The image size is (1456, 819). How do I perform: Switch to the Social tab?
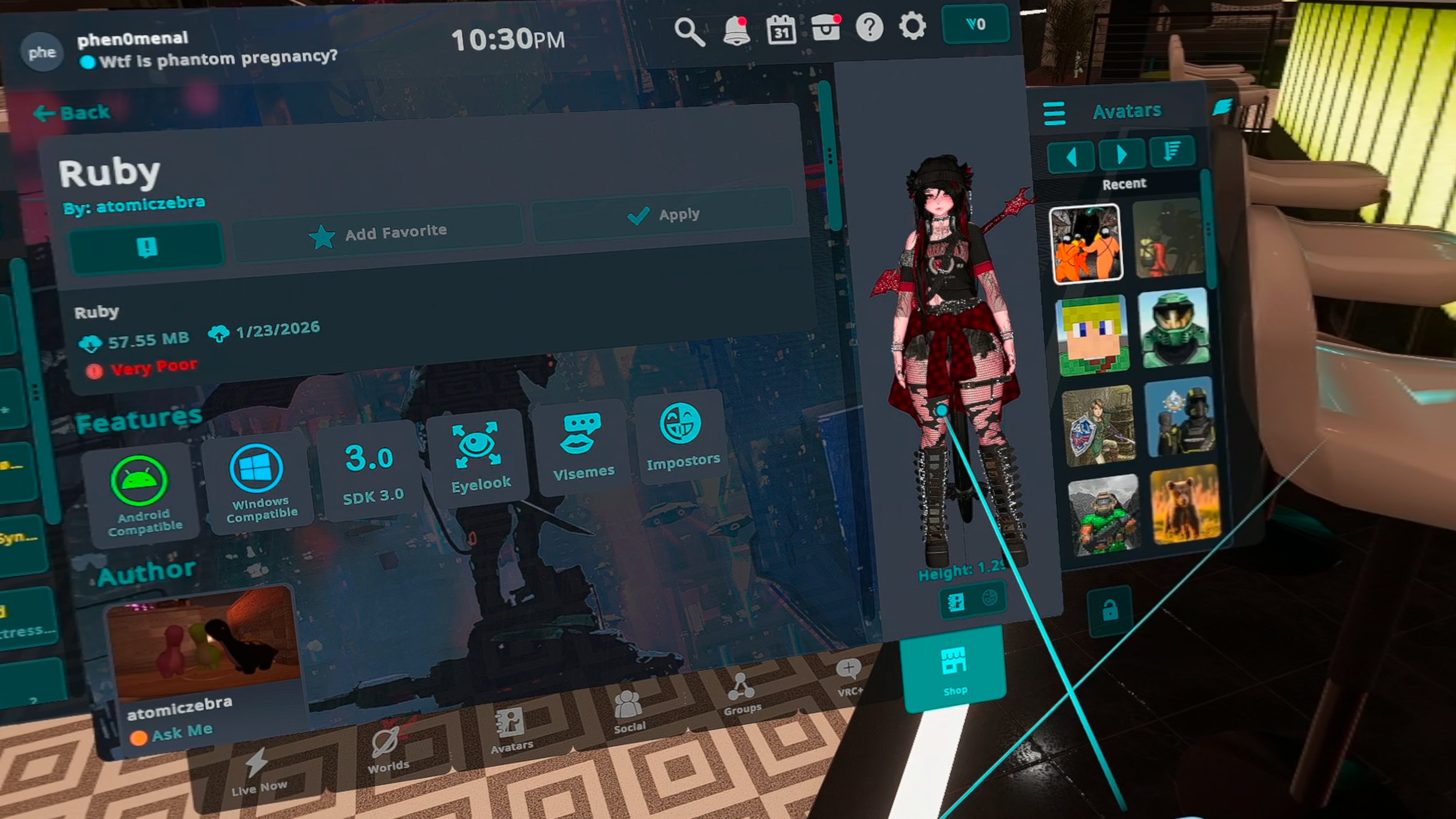pyautogui.click(x=629, y=713)
